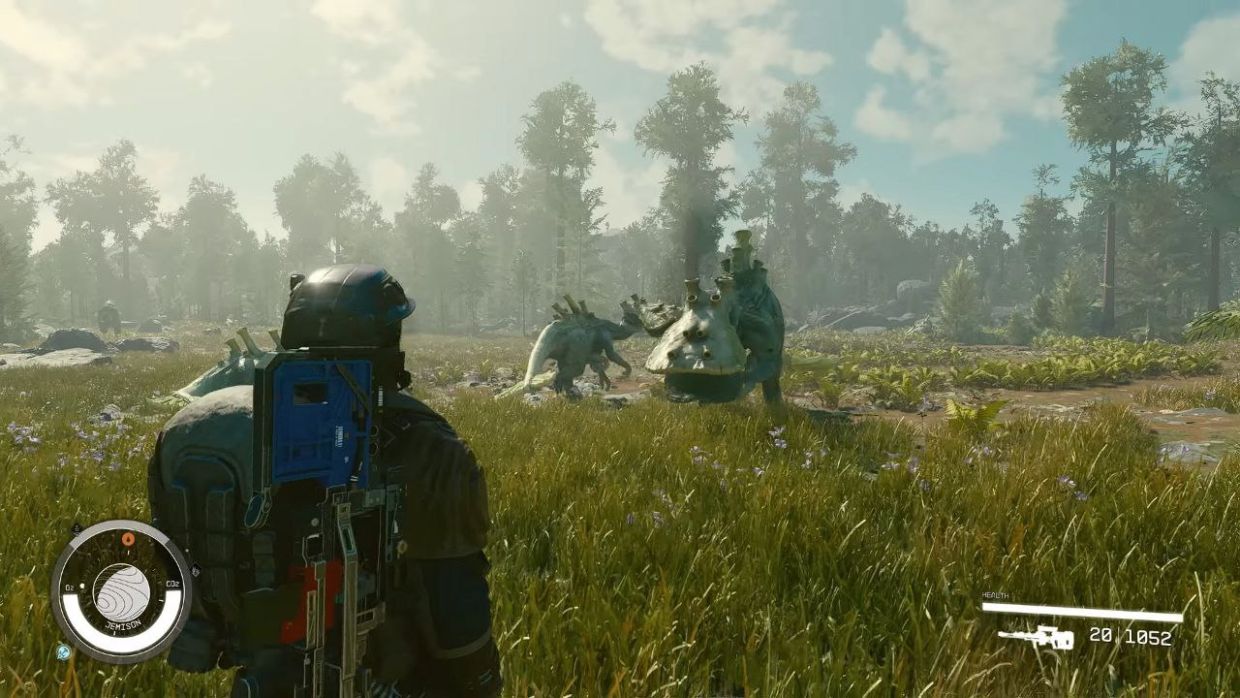Click the blue icon below the compass
1240x698 pixels.
64,652
